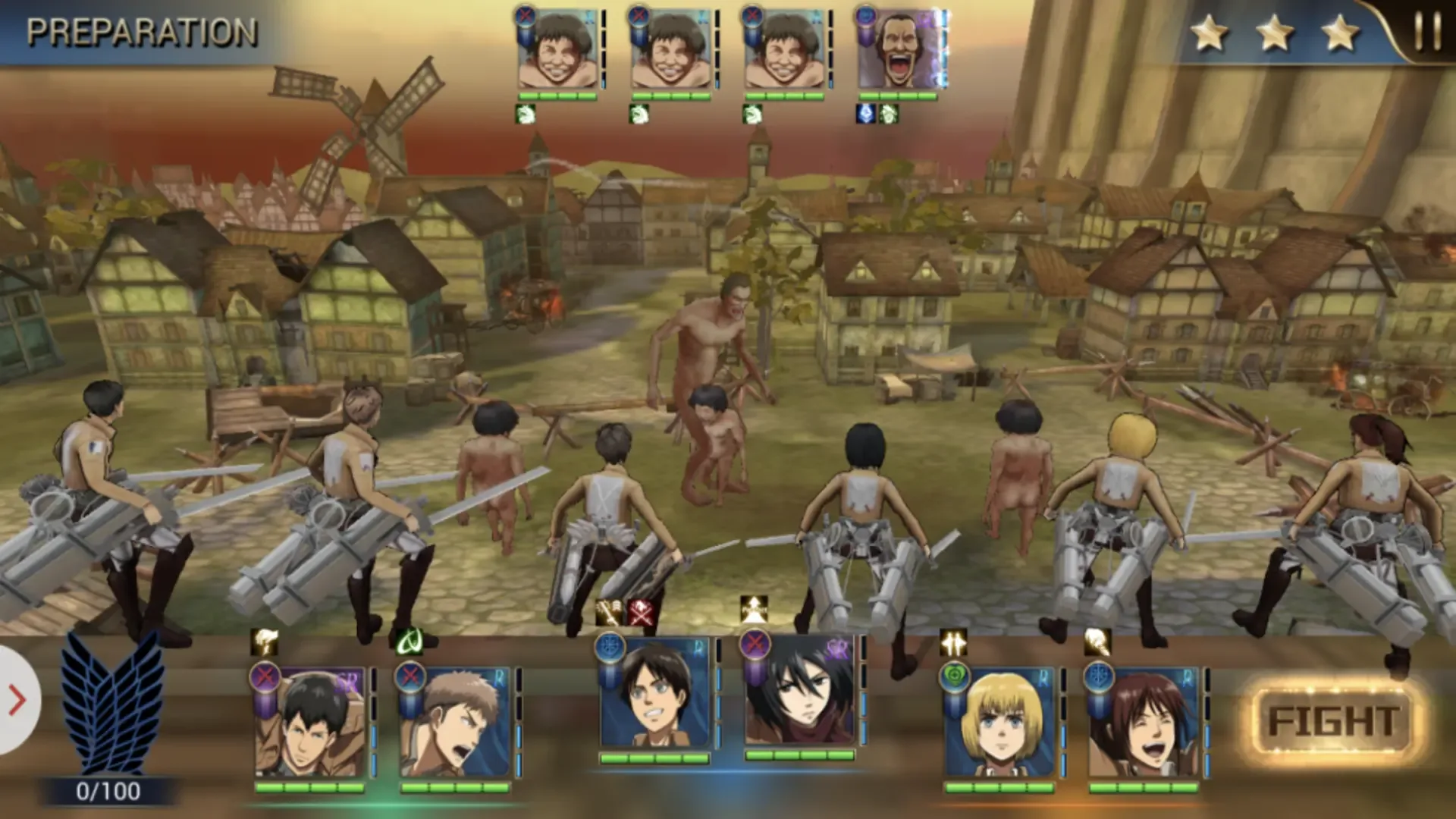Start the battle with the FIGHT button

click(1332, 720)
